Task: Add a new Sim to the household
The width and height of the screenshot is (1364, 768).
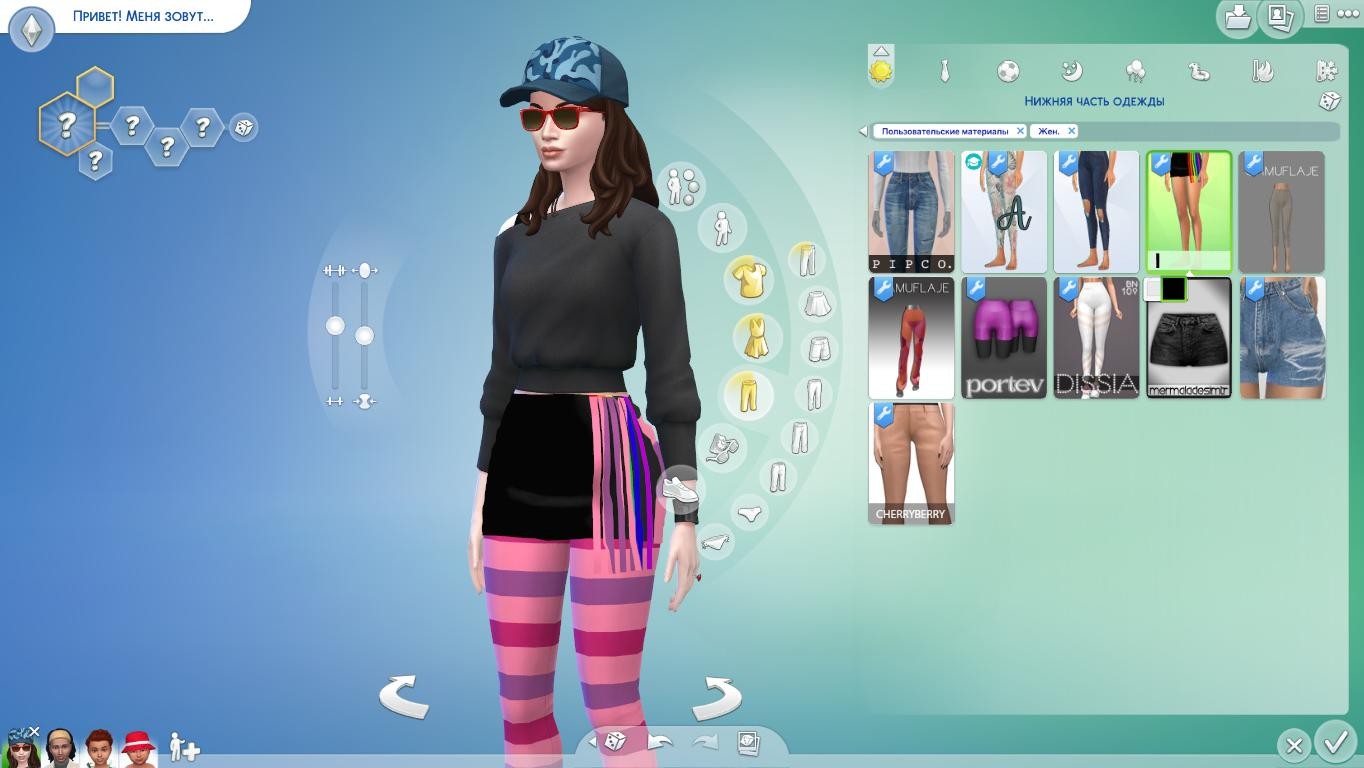Action: coord(184,747)
